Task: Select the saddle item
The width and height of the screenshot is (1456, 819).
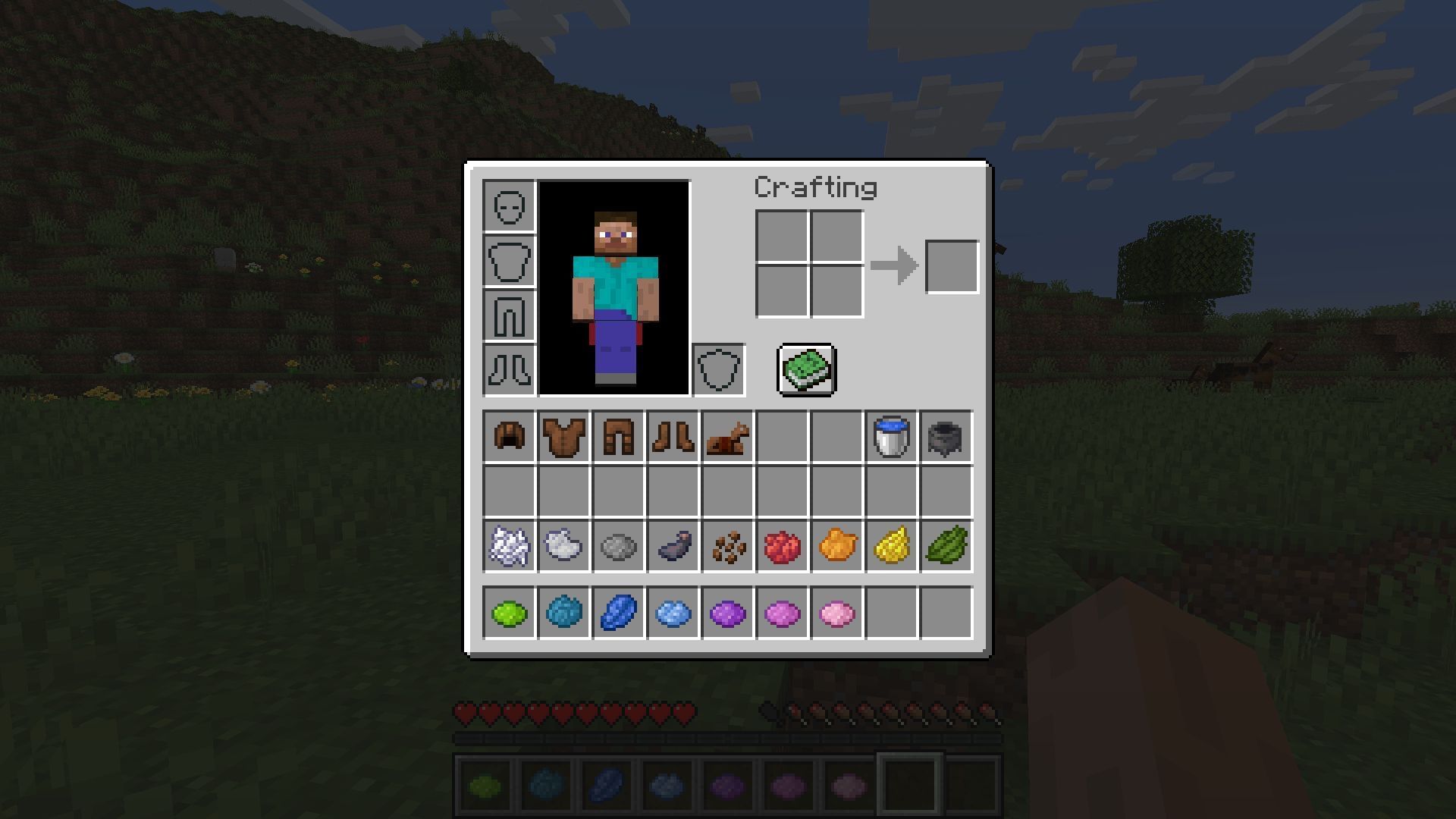Action: pyautogui.click(x=728, y=437)
